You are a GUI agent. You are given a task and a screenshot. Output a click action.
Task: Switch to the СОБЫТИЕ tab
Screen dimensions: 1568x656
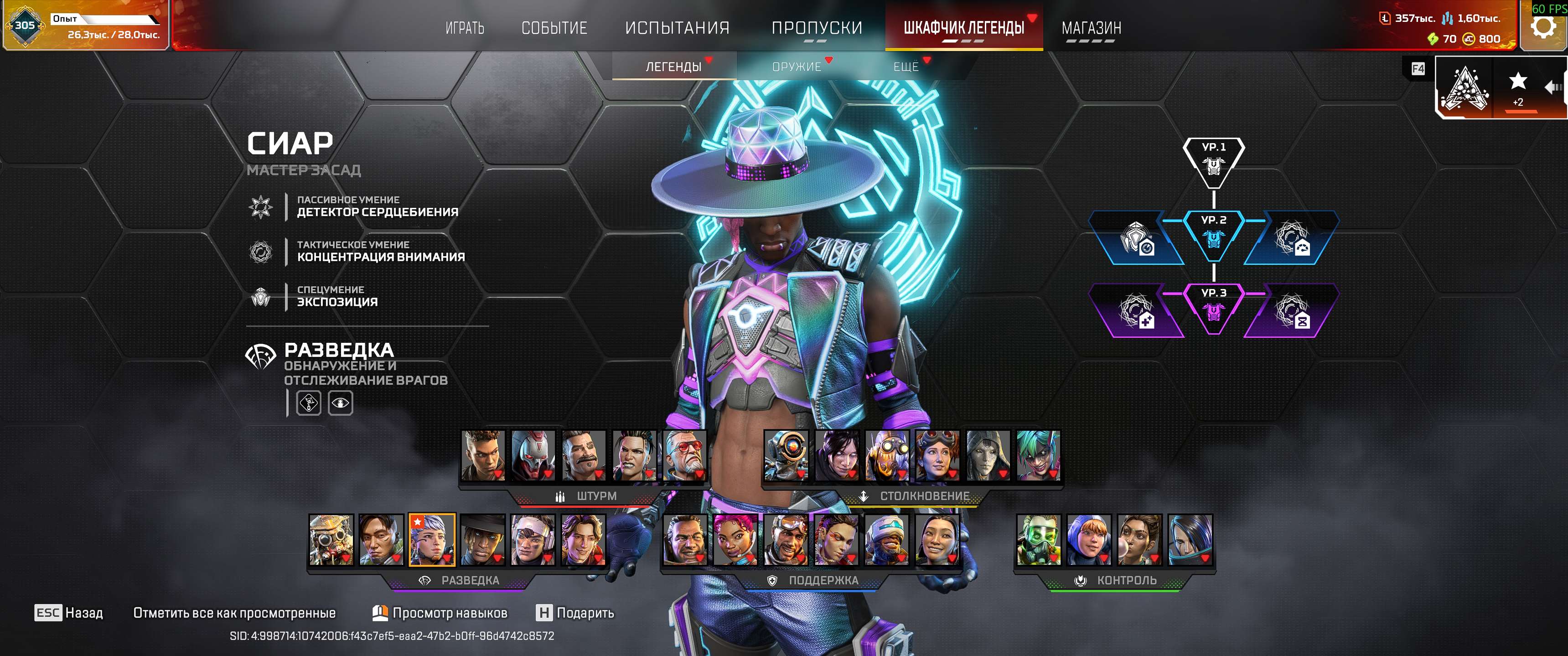(554, 28)
